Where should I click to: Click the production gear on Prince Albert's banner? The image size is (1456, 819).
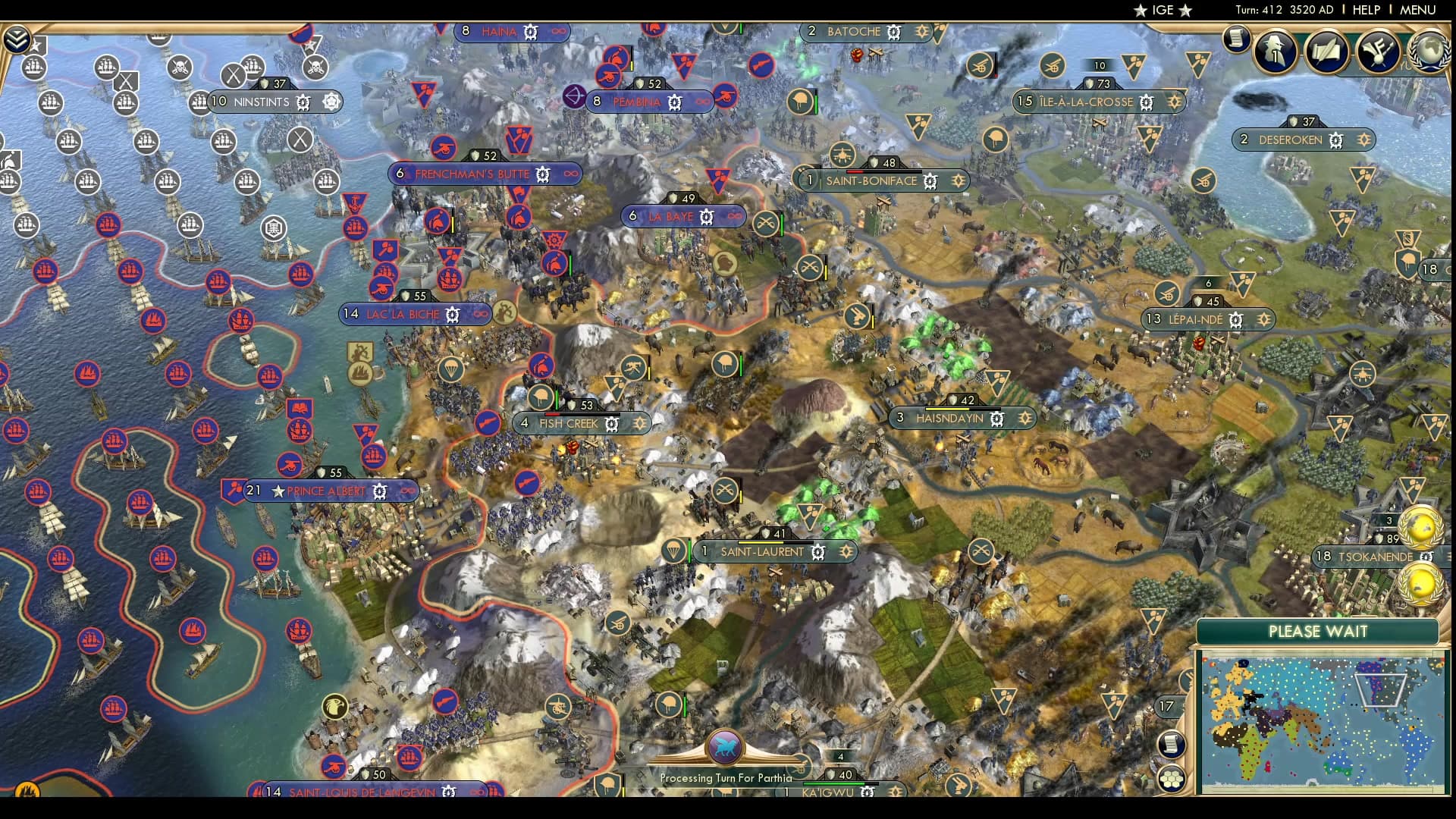tap(378, 491)
